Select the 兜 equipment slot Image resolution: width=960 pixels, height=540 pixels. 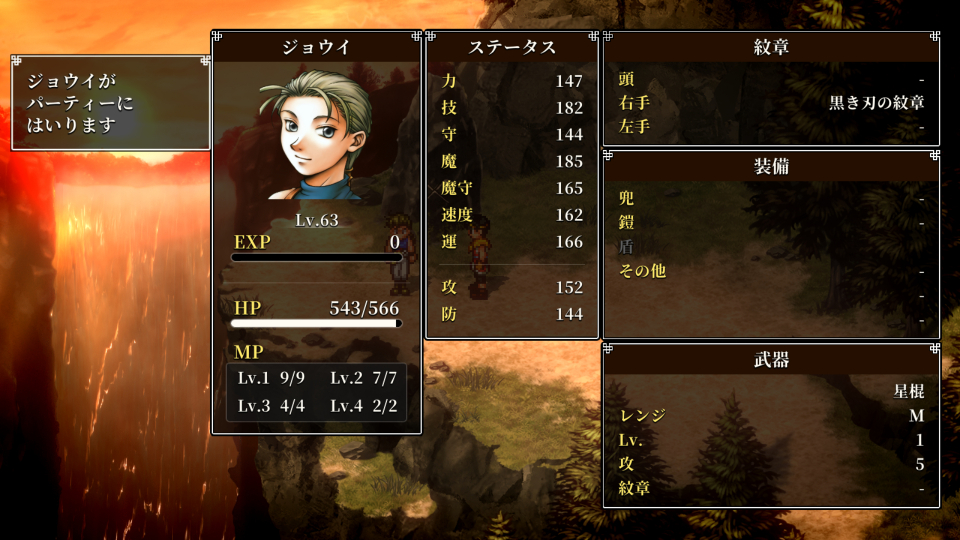tap(771, 198)
